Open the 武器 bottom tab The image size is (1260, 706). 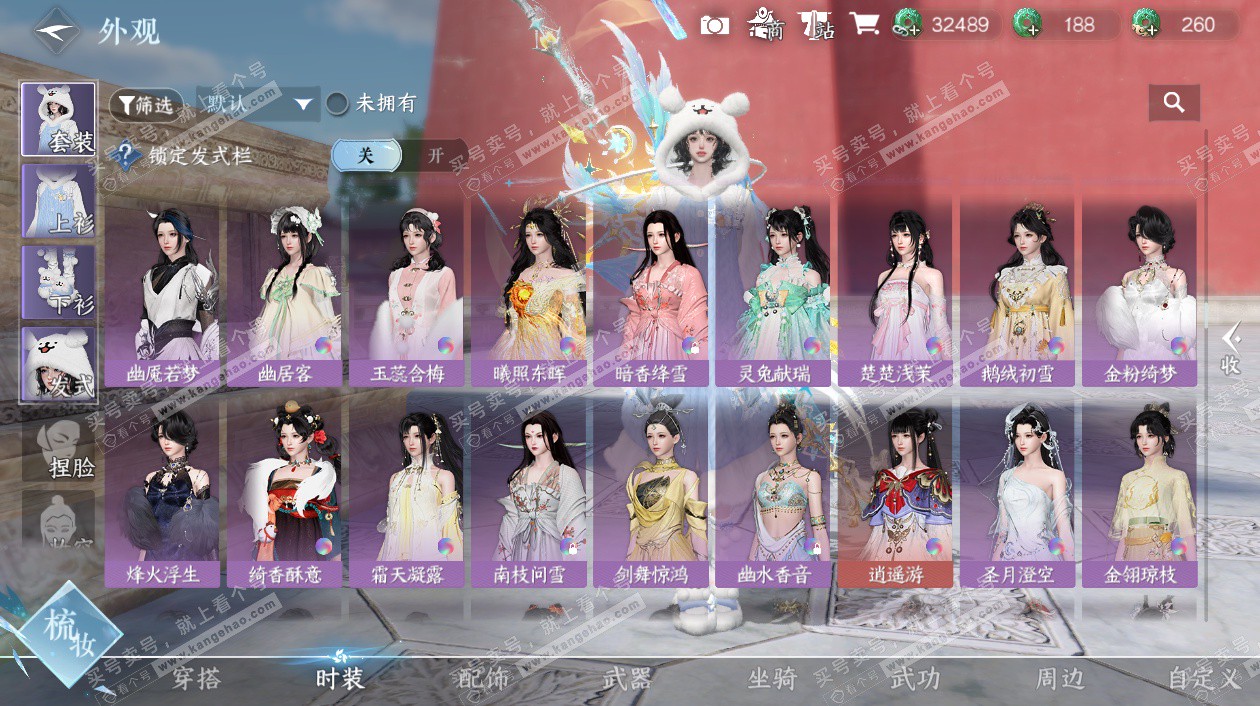[x=627, y=679]
